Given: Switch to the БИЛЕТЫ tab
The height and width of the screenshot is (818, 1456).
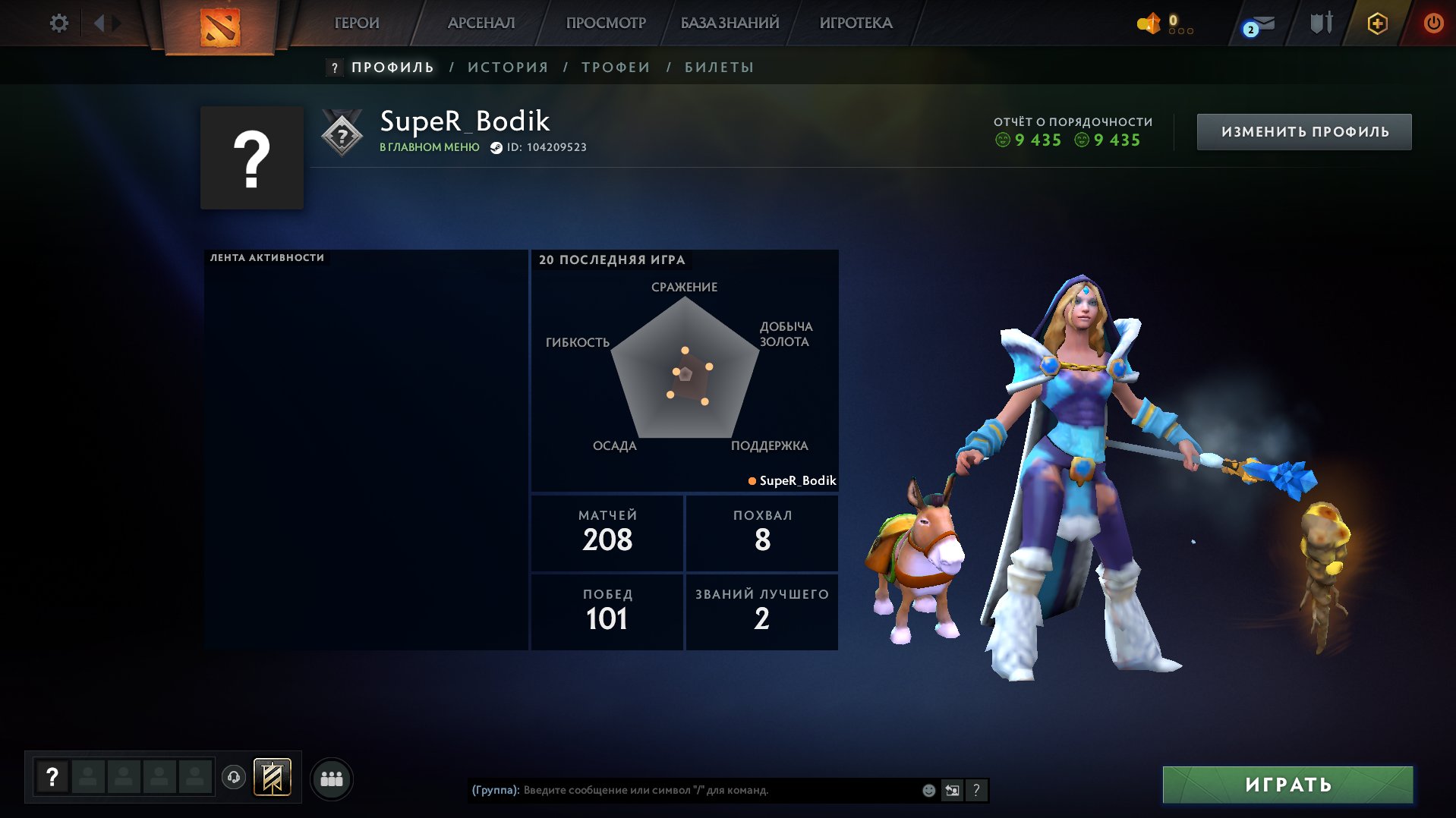Looking at the screenshot, I should [x=716, y=67].
